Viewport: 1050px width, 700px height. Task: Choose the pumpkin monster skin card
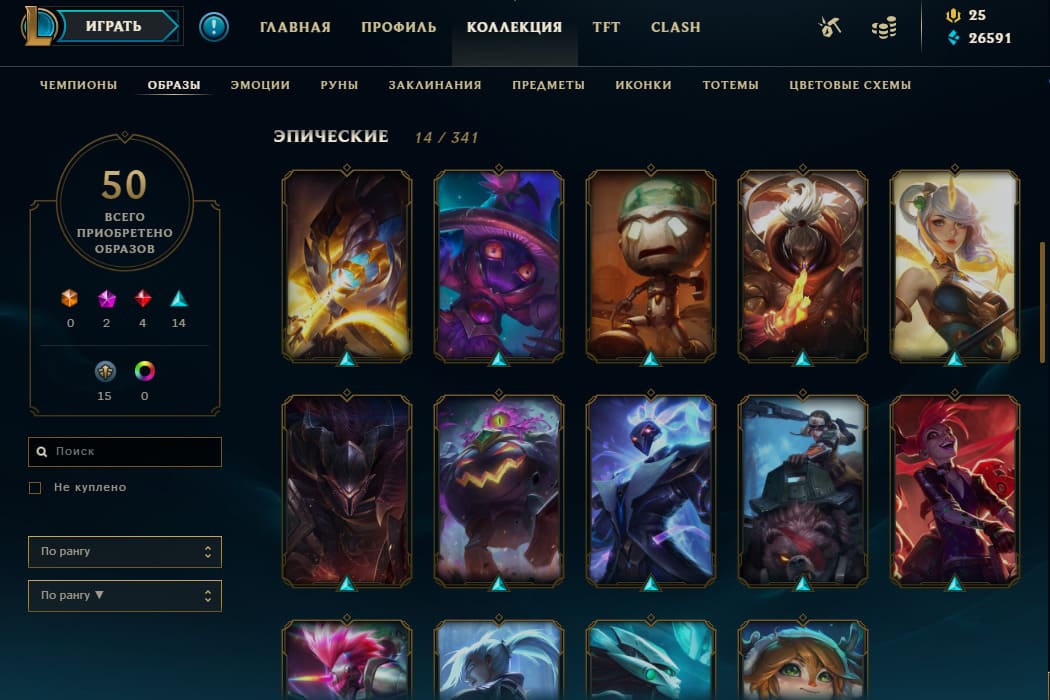coord(499,490)
